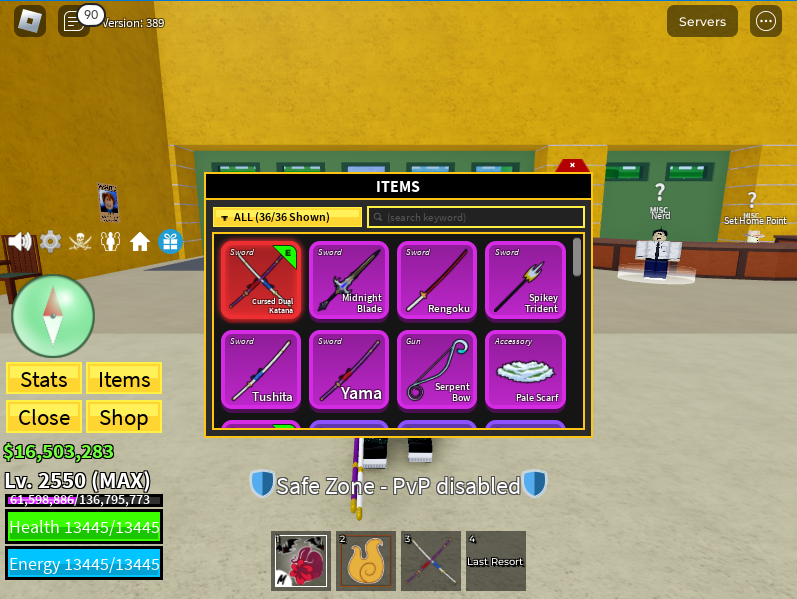Open the three-dot options menu
Viewport: 797px width, 599px height.
tap(766, 21)
